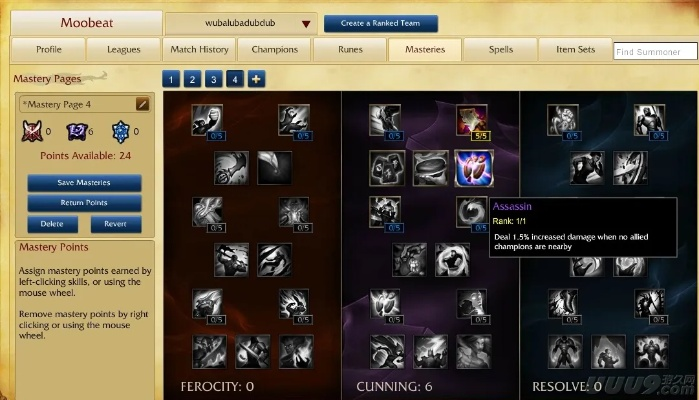699x400 pixels.
Task: Revert mastery page changes
Action: pyautogui.click(x=115, y=224)
